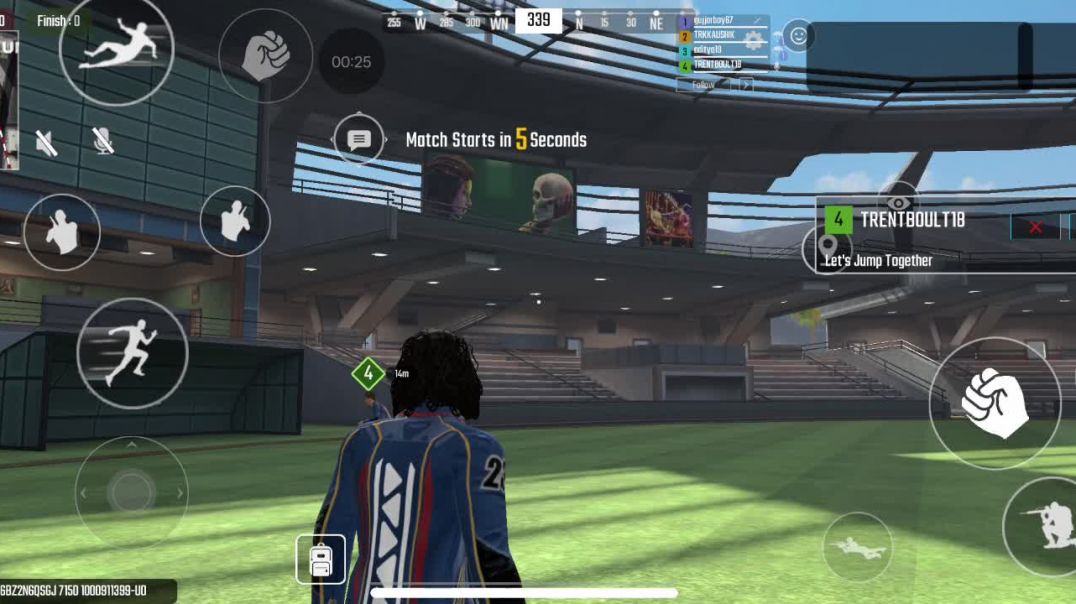Open settings via the gear icon

click(753, 42)
